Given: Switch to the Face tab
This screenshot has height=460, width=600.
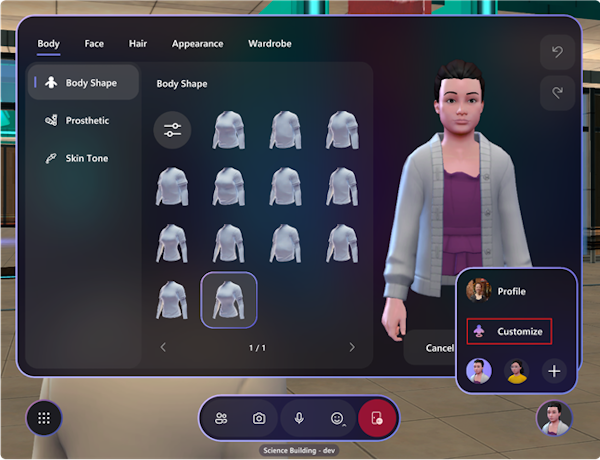Looking at the screenshot, I should (x=94, y=44).
